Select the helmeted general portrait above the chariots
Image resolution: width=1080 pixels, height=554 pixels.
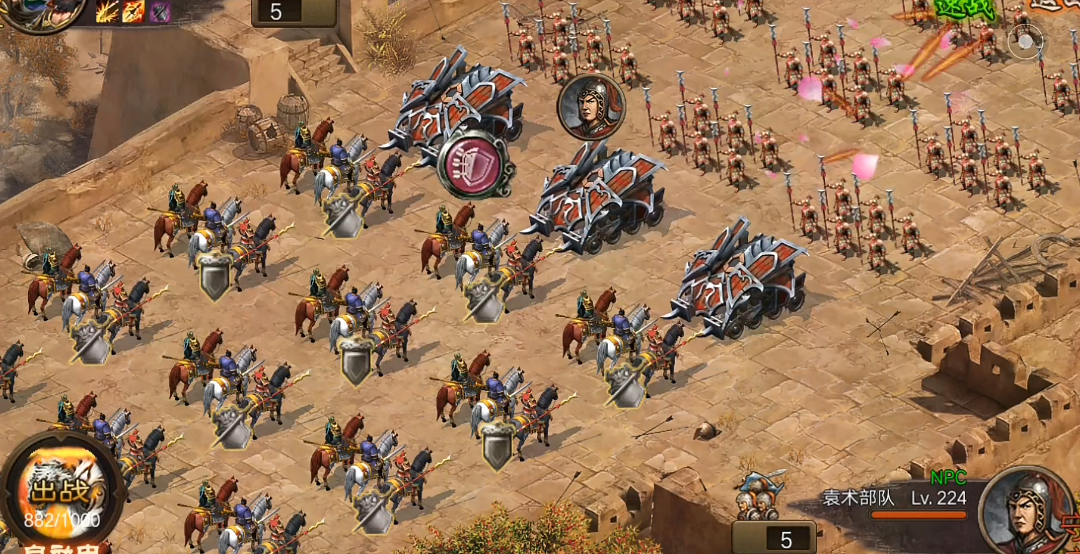(590, 106)
